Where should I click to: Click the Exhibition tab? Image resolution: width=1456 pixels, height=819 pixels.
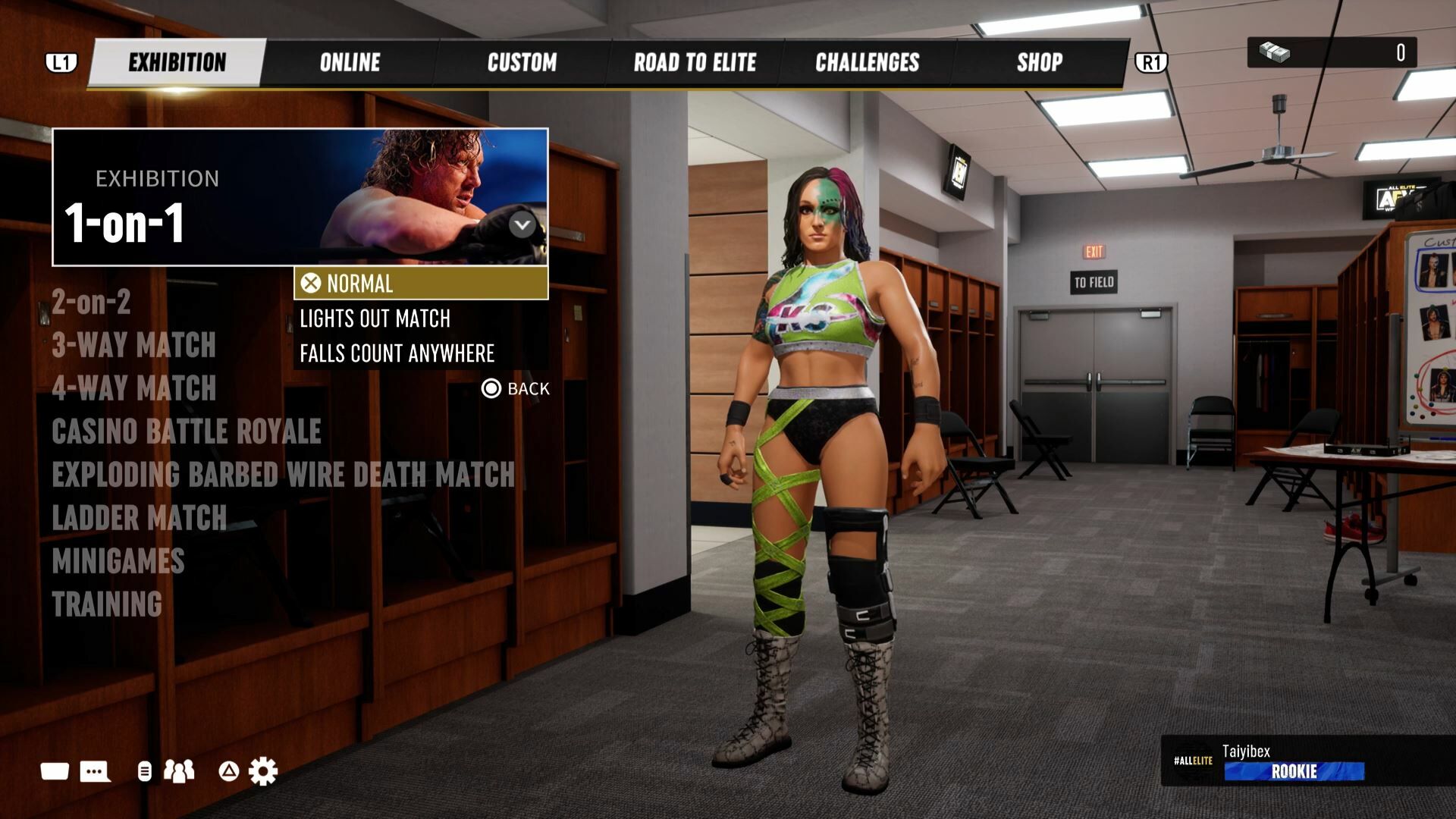click(177, 62)
